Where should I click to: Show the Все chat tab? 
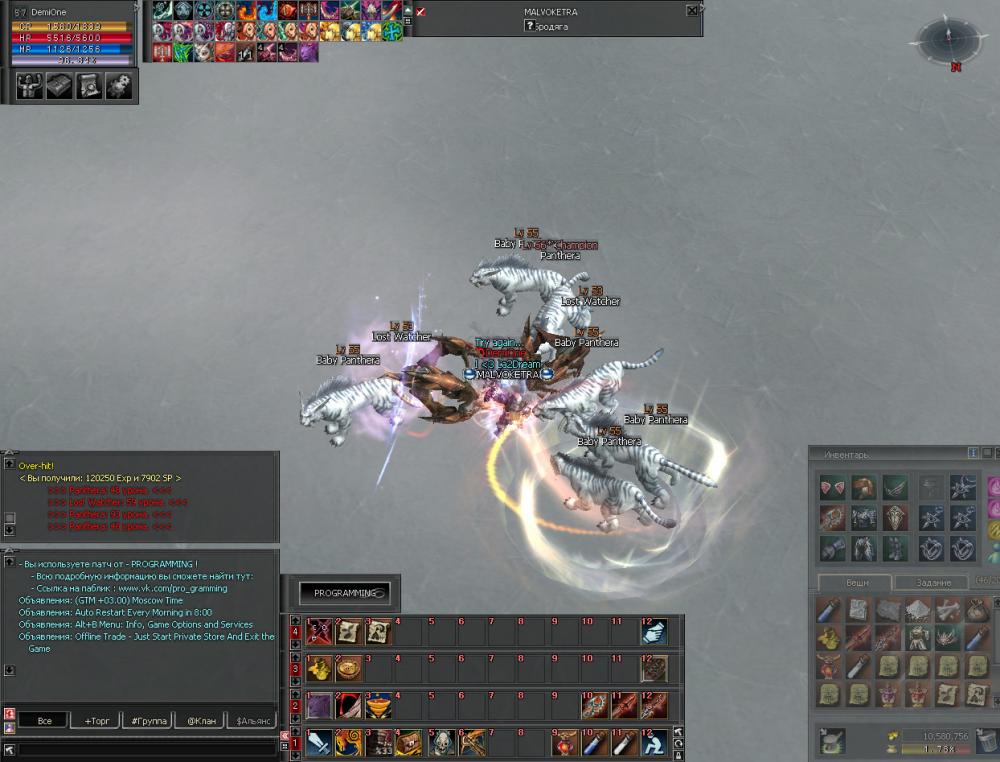[x=44, y=720]
